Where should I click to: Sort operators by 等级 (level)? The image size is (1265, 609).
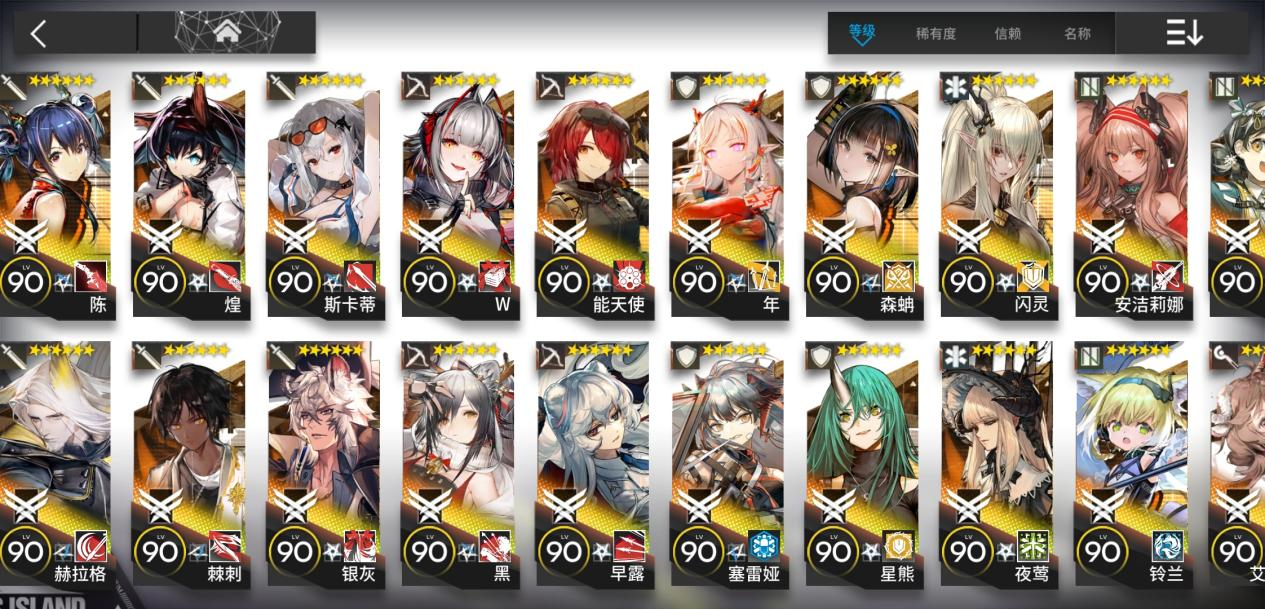coord(861,33)
